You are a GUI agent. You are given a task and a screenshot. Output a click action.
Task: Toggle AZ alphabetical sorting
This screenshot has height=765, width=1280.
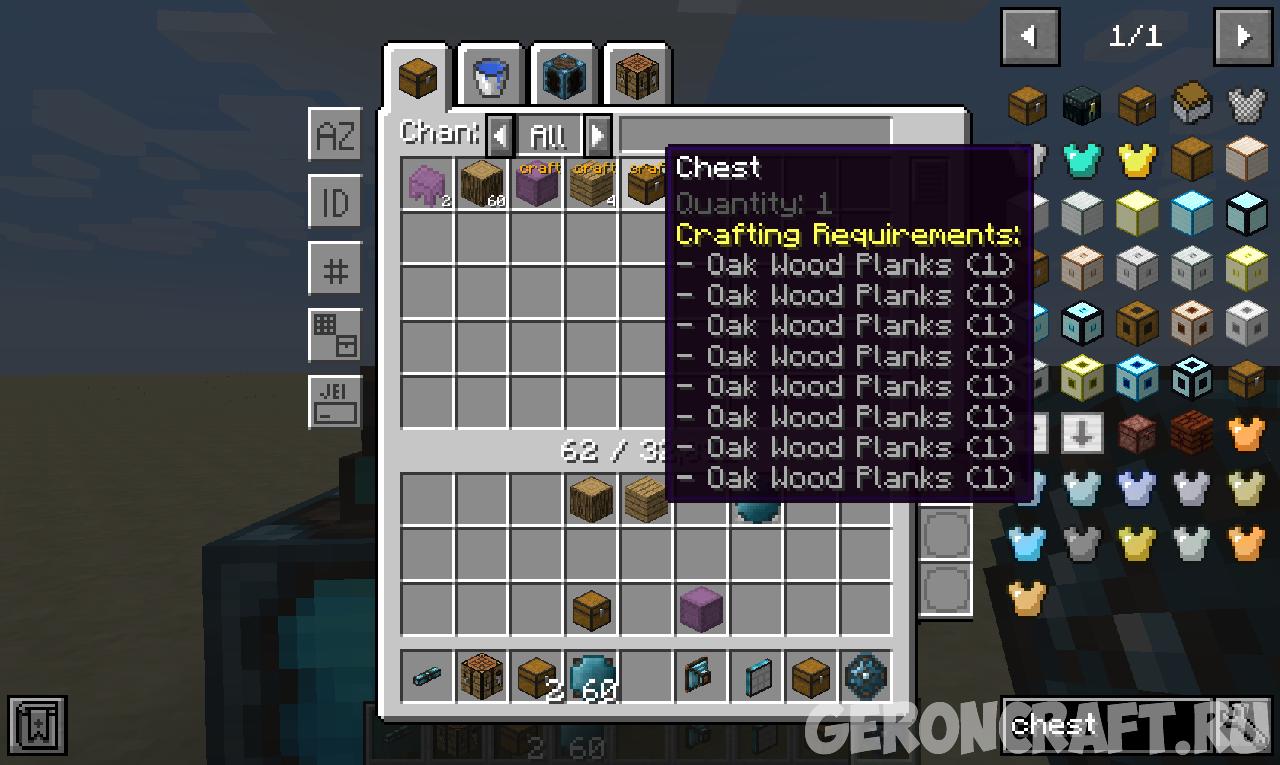point(335,135)
